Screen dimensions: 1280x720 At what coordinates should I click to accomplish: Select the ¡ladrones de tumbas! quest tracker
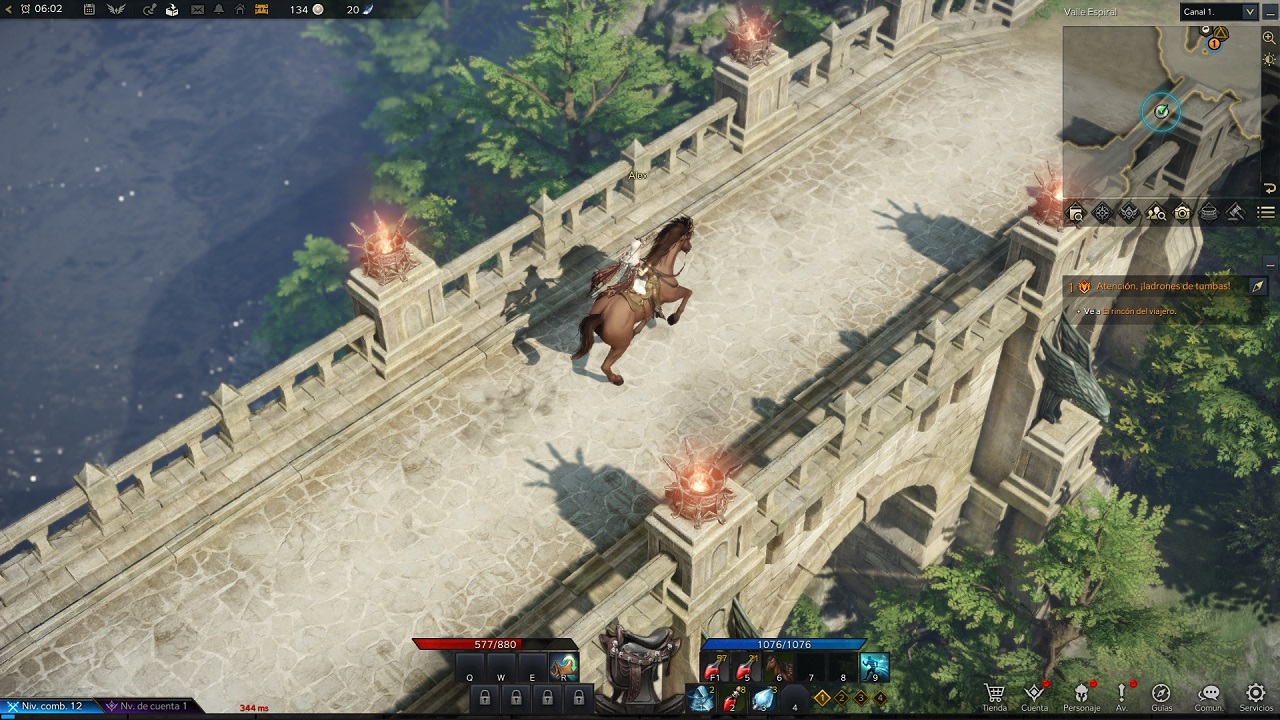pos(1162,286)
